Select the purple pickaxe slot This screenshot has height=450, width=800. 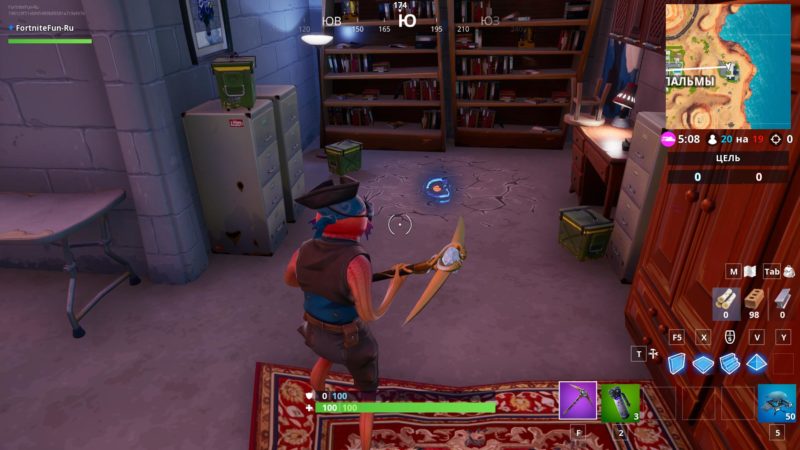[578, 401]
